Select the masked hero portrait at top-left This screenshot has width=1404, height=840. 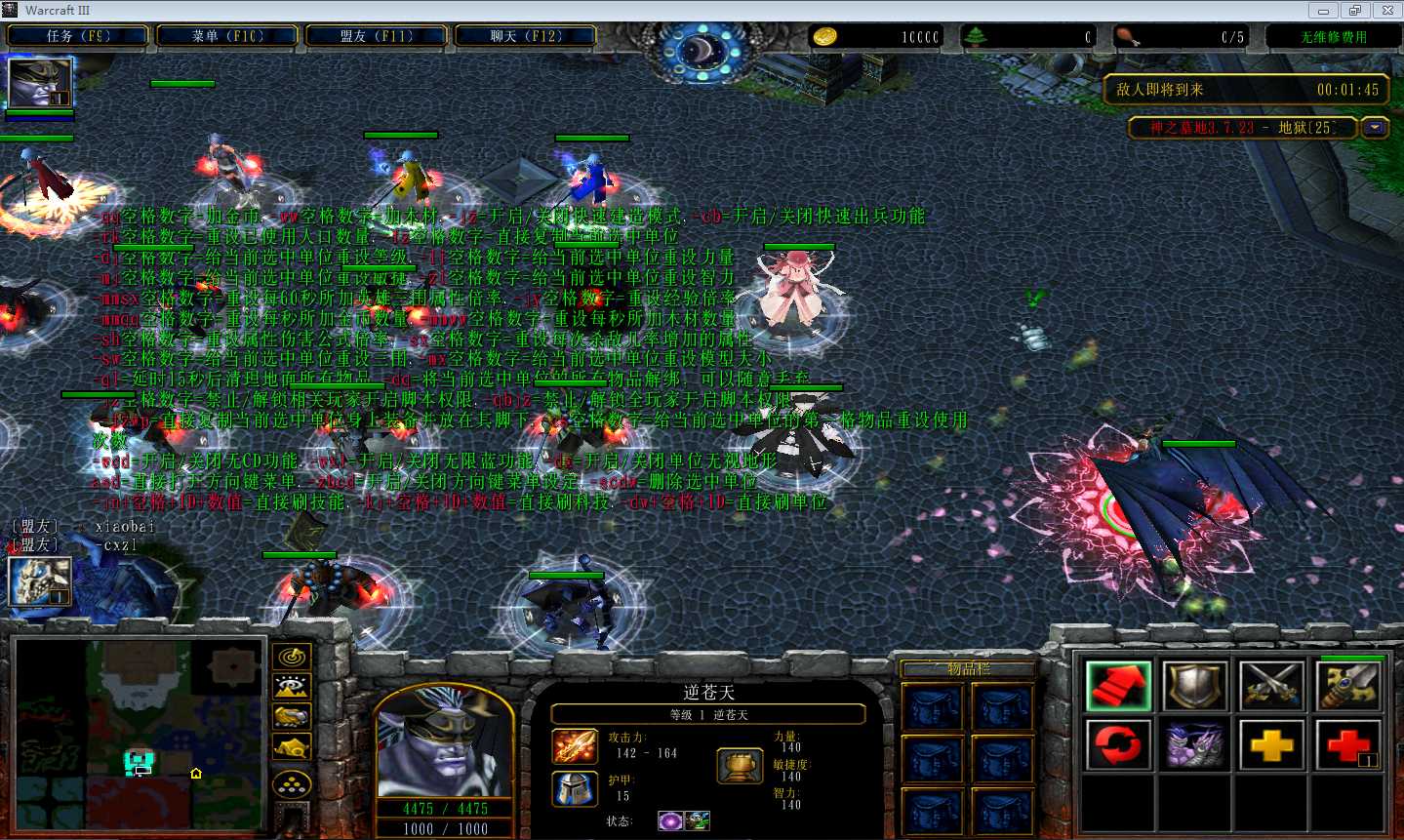tap(40, 83)
